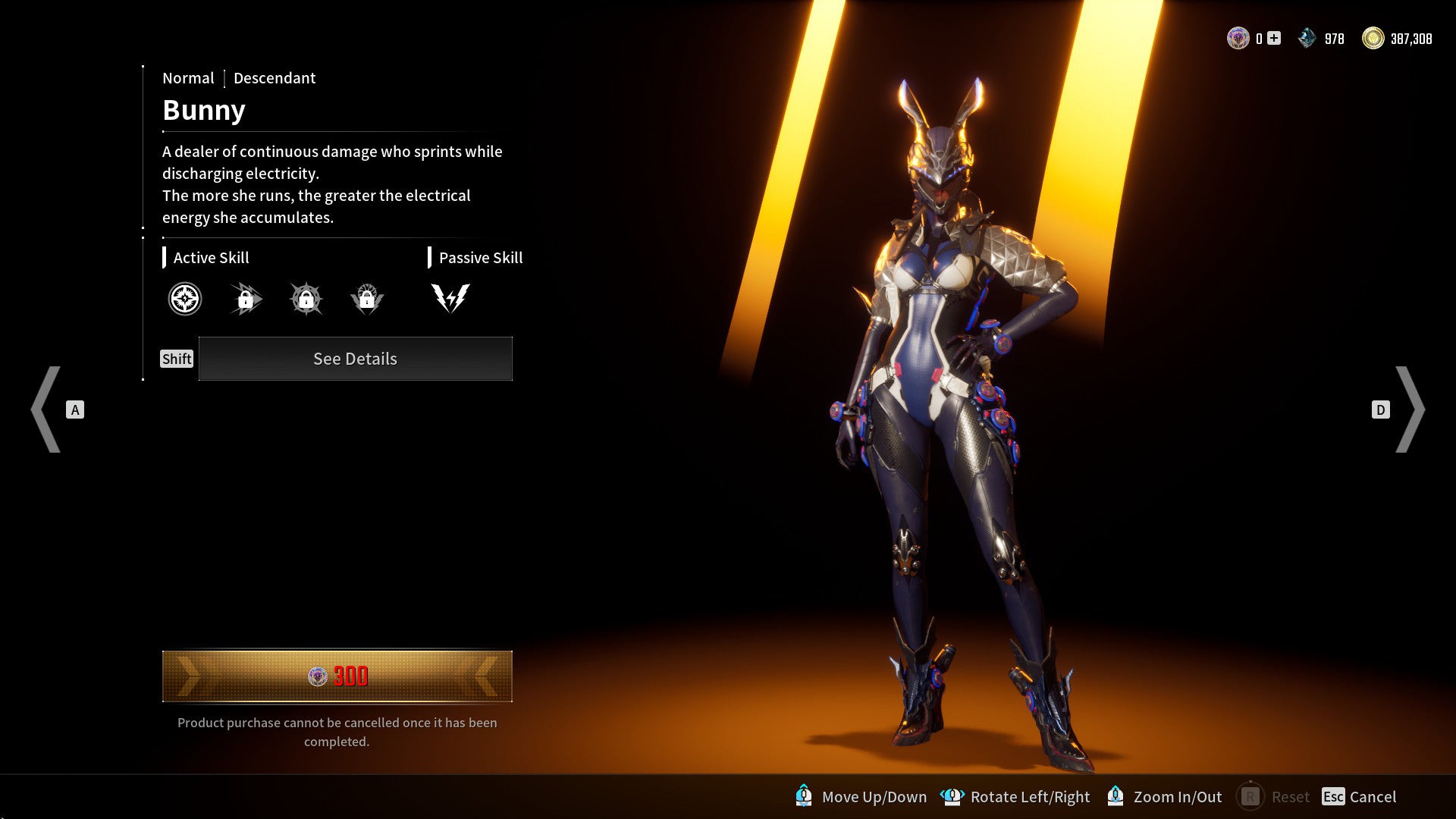
Task: Purchase Bunny for 300 currency
Action: click(x=336, y=676)
